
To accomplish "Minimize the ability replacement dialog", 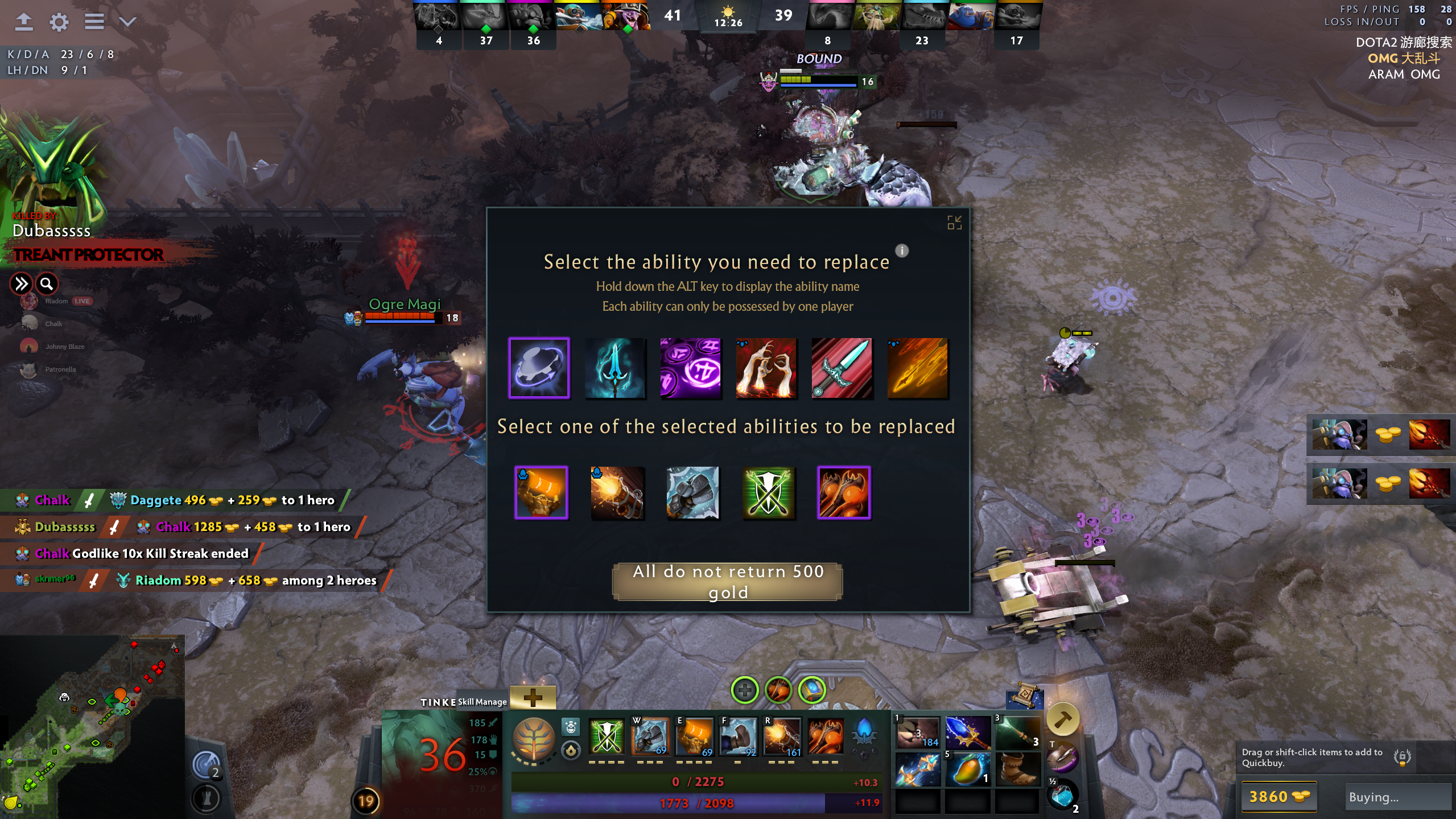I will click(954, 223).
